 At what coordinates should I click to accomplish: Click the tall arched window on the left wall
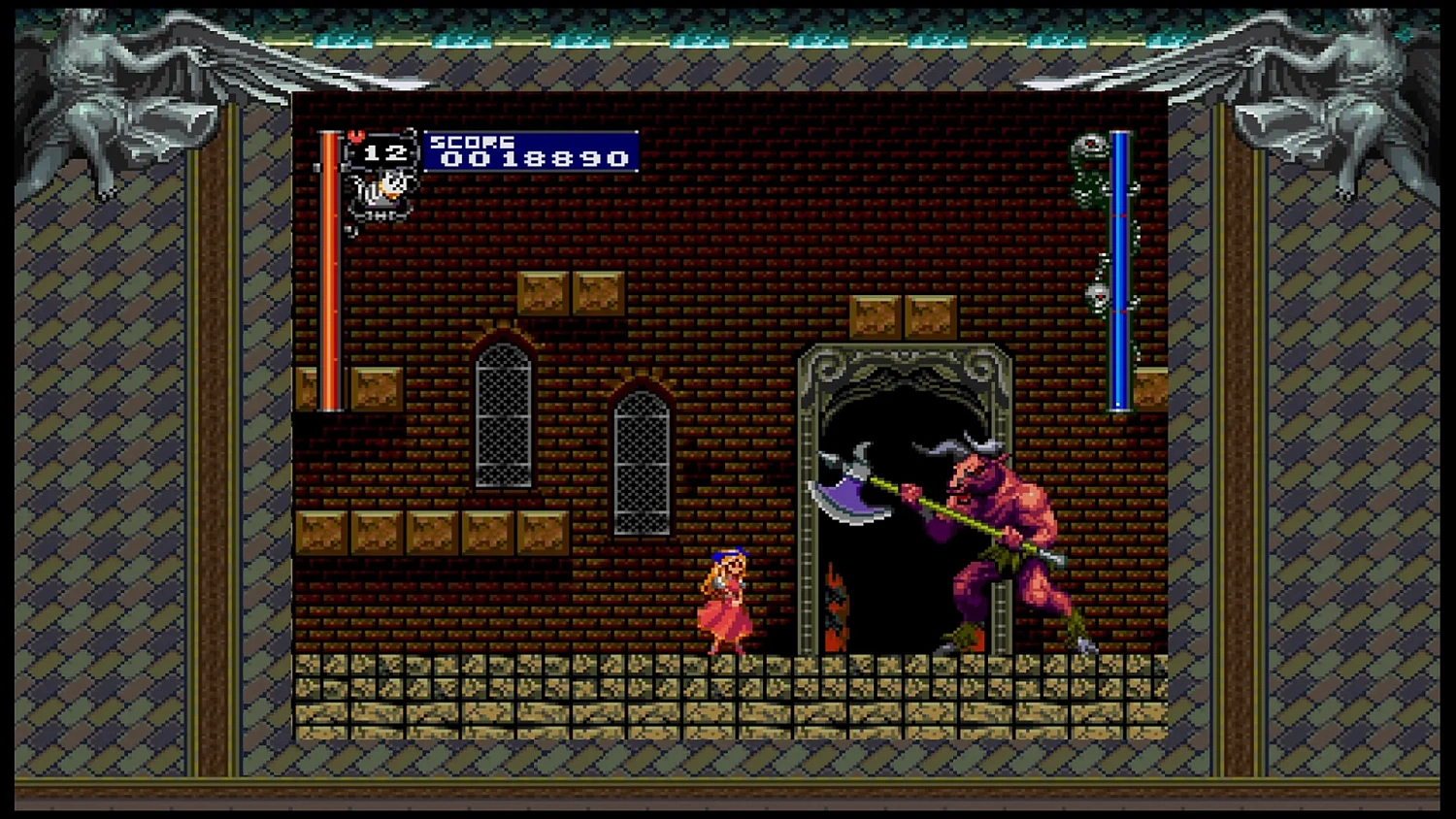click(x=505, y=417)
